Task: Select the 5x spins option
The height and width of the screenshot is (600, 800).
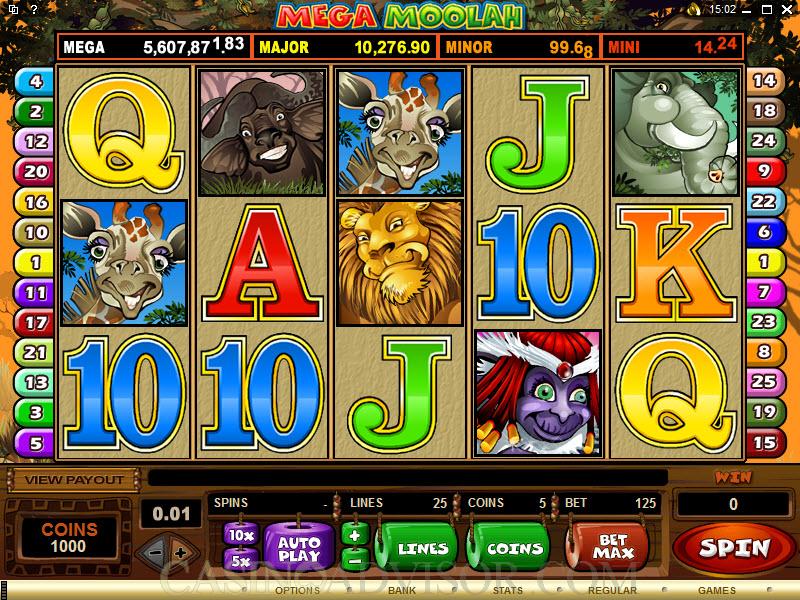Action: 240,560
